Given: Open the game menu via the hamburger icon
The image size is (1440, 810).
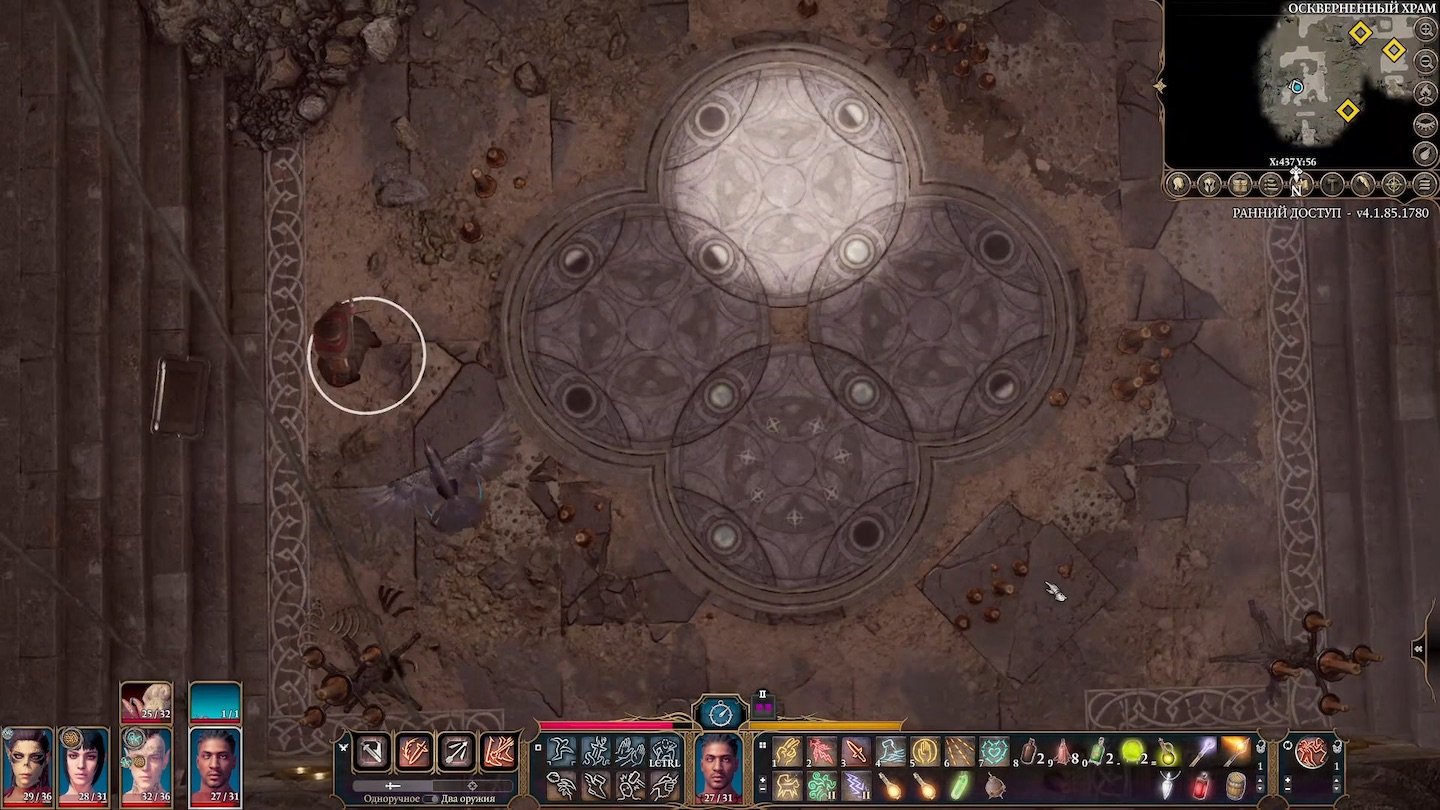Looking at the screenshot, I should point(1423,184).
